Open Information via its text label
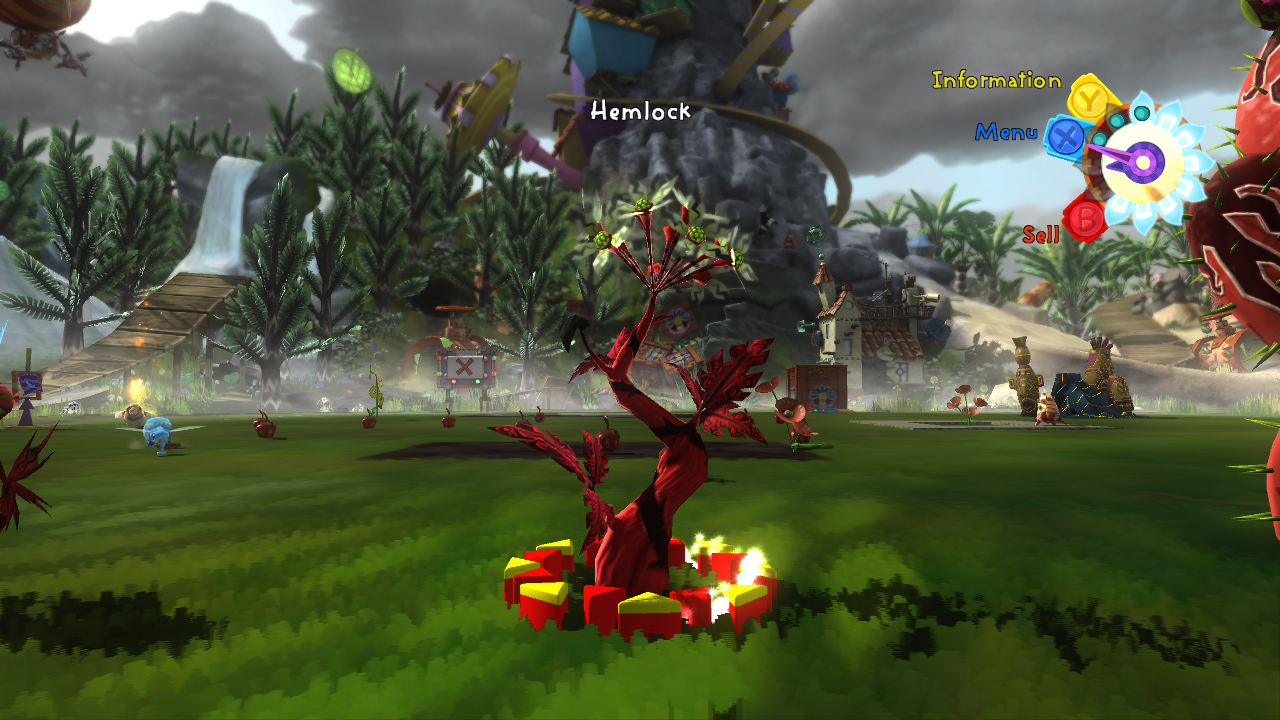The height and width of the screenshot is (720, 1280). point(995,82)
